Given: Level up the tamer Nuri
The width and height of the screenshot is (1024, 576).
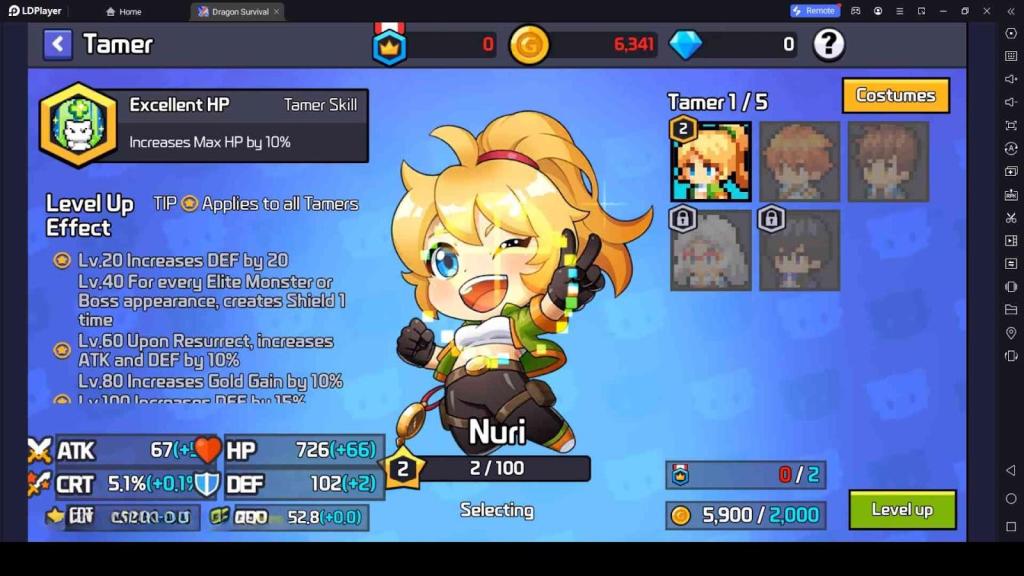Looking at the screenshot, I should tap(902, 510).
